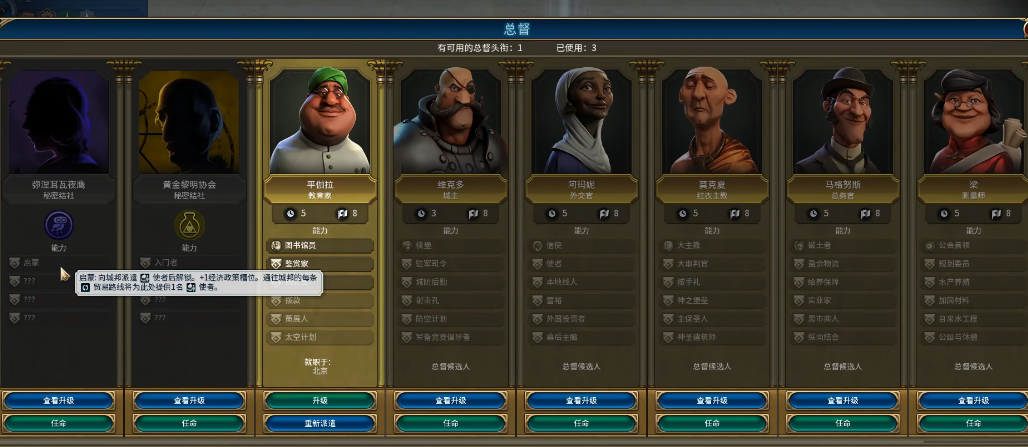Screen dimensions: 1028x447
Task: View 维克多's upgrades via 查看升级
Action: tap(451, 401)
